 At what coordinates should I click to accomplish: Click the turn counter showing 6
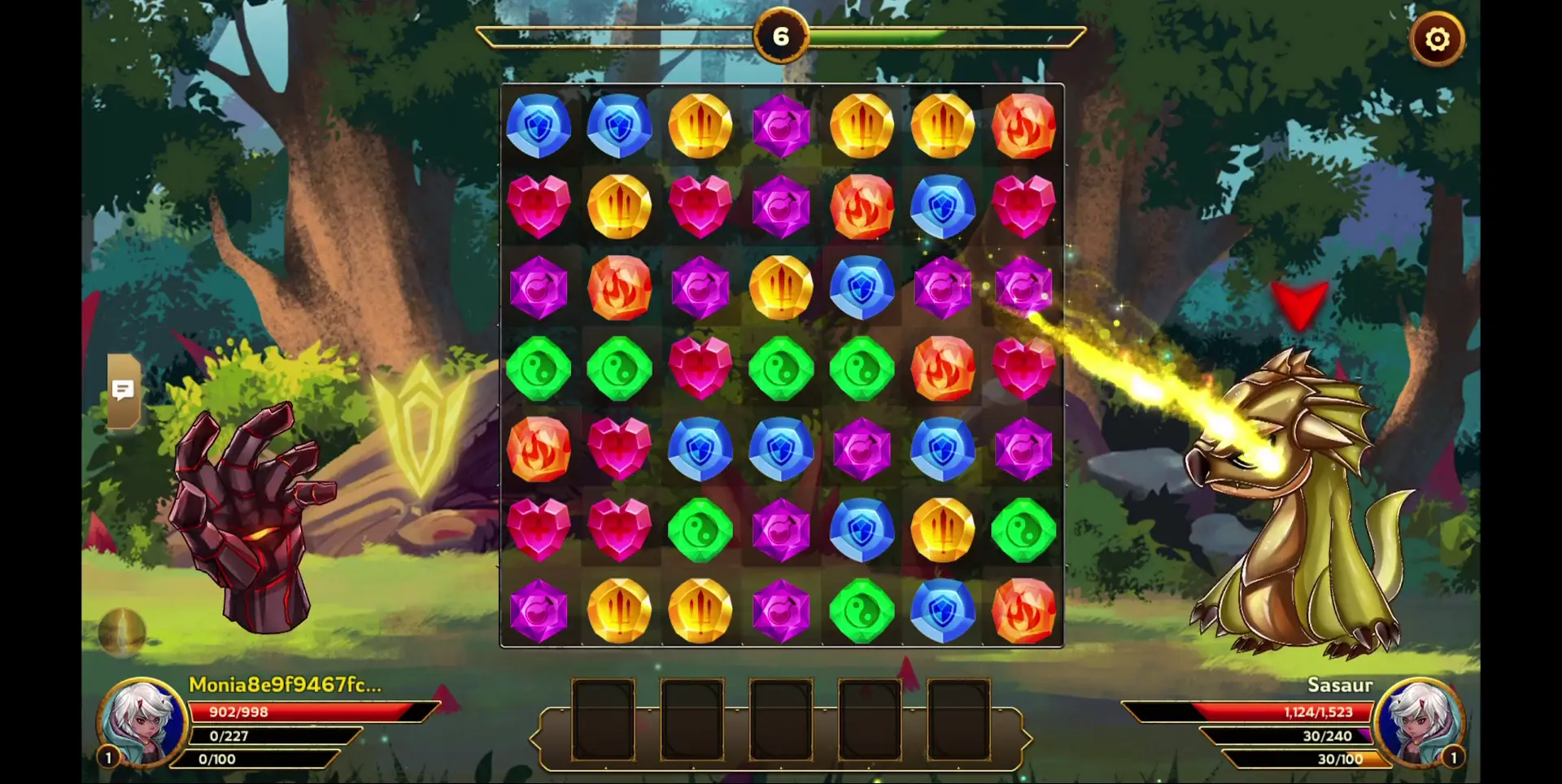[782, 35]
